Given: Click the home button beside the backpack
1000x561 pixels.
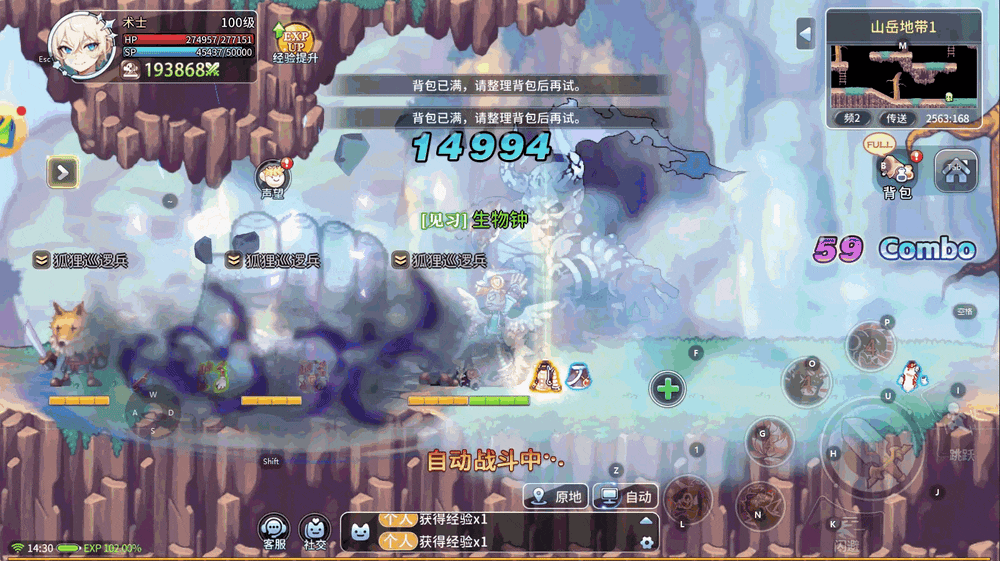Looking at the screenshot, I should pos(955,171).
